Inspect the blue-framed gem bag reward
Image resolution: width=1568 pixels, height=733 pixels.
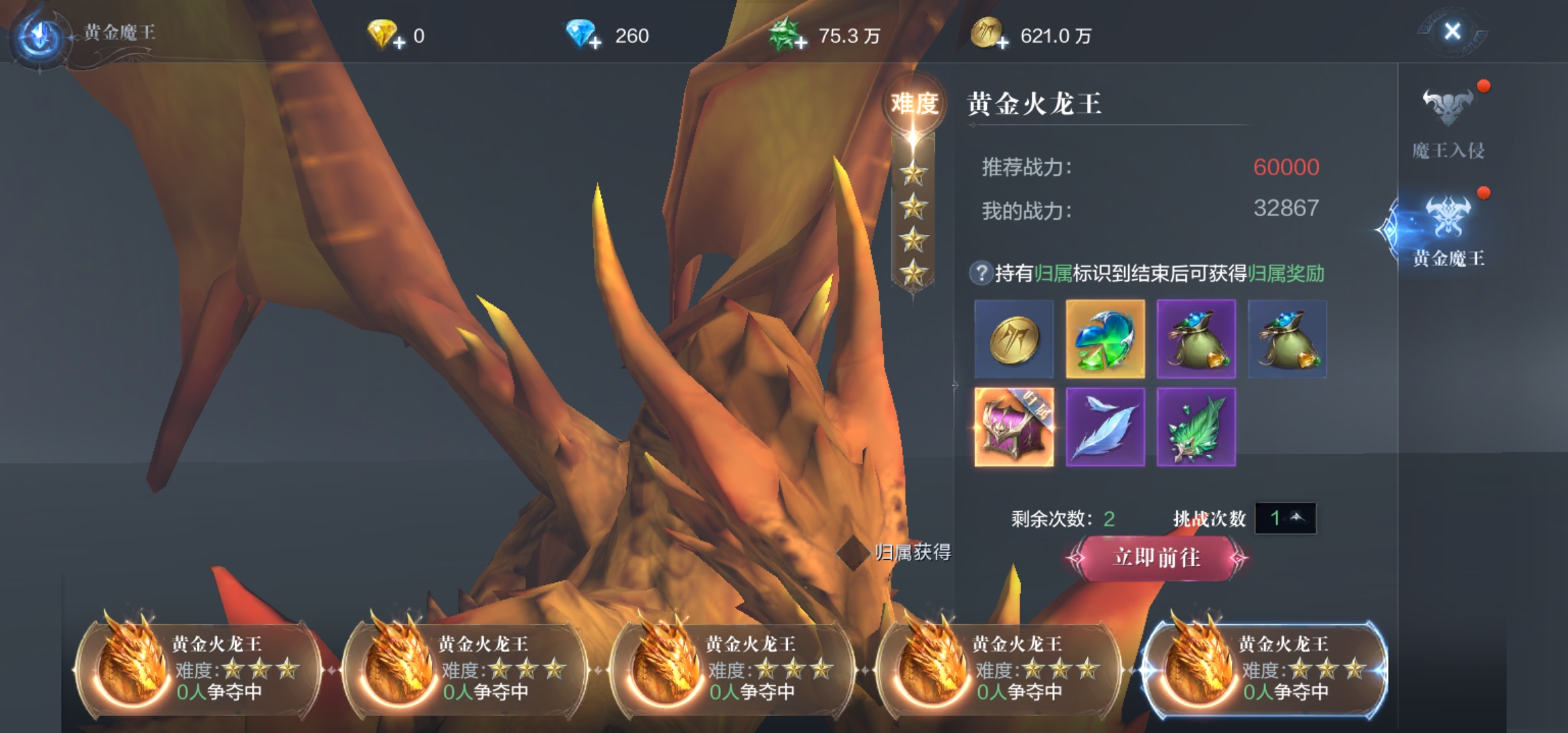point(1287,339)
